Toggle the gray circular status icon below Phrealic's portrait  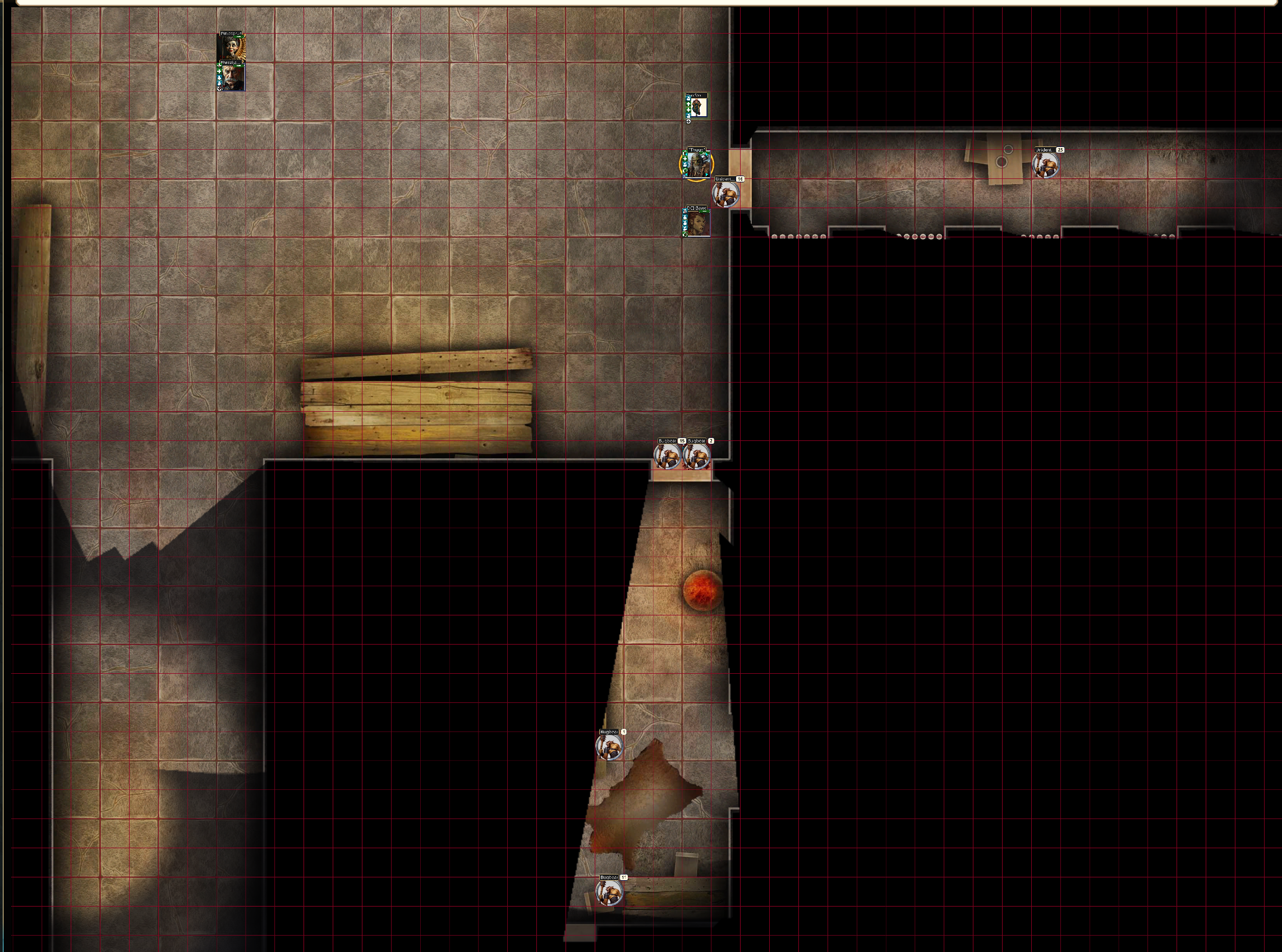(x=219, y=88)
